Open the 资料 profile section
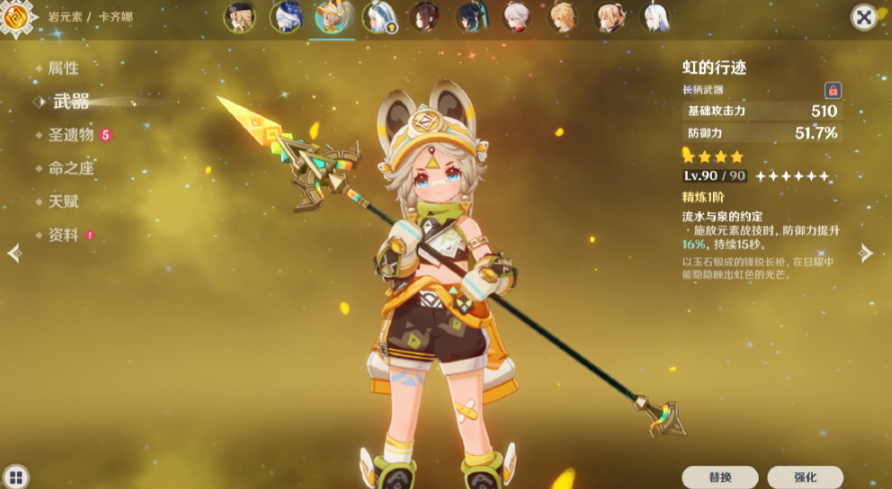Image resolution: width=892 pixels, height=489 pixels. click(63, 235)
